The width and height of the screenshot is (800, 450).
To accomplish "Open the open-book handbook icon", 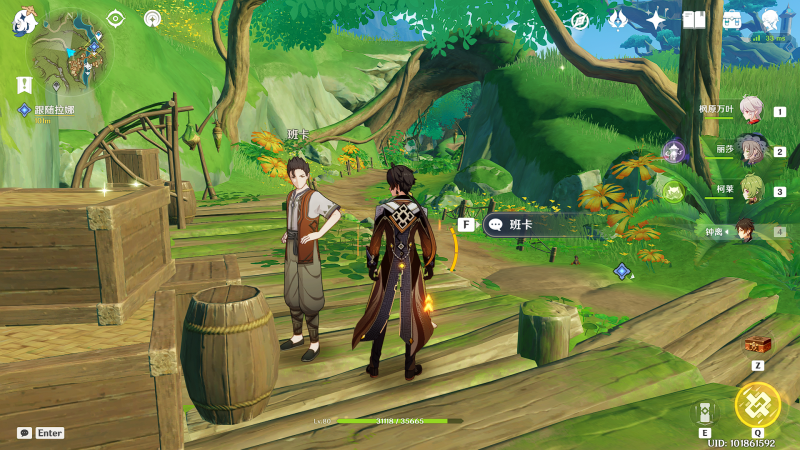I will (694, 20).
